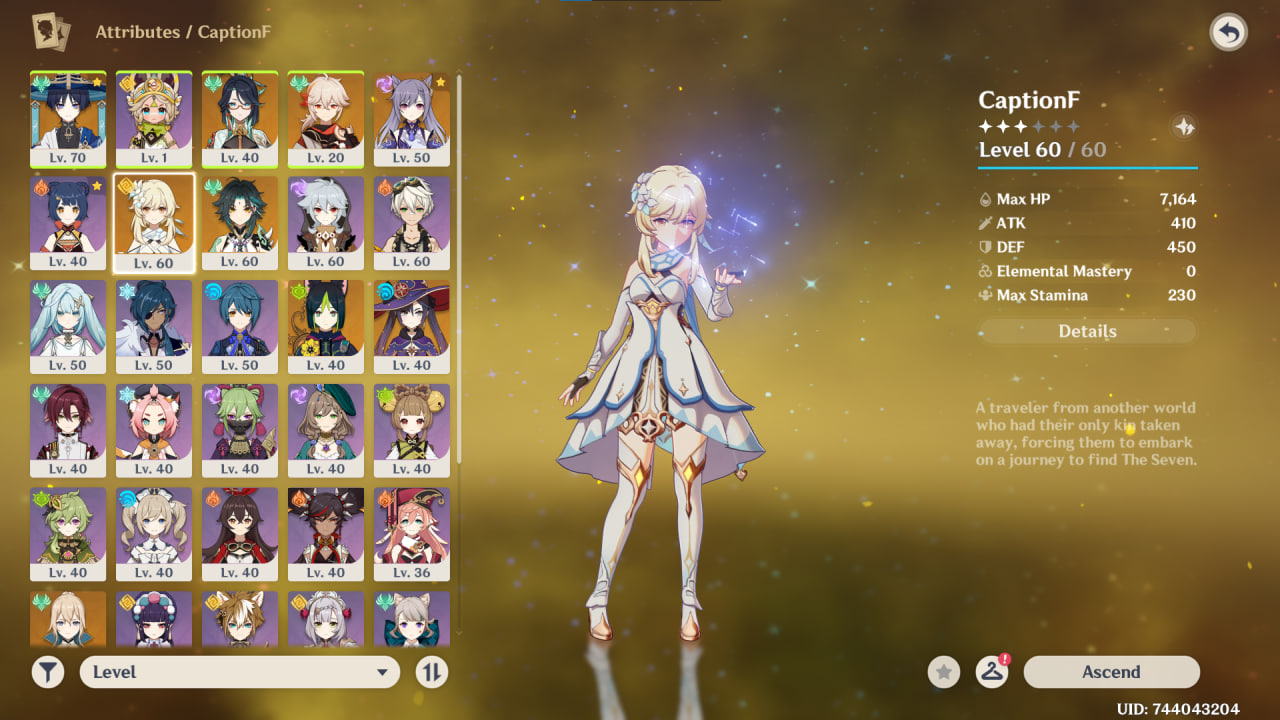
Task: Mark character with the star button
Action: click(943, 672)
